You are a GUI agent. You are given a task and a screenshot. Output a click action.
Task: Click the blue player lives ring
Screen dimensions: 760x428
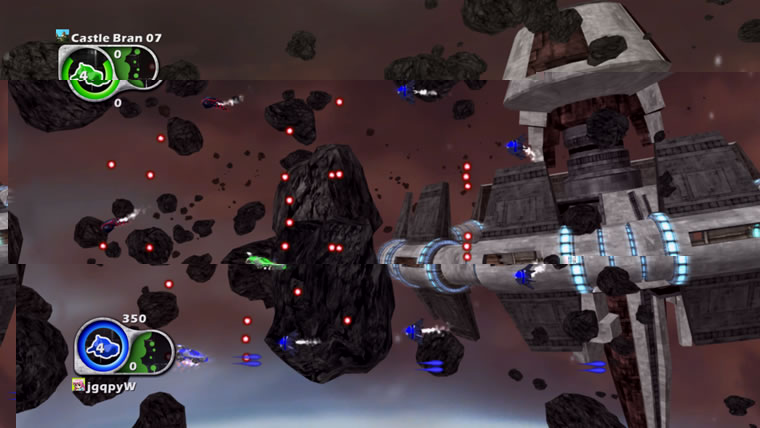click(98, 350)
